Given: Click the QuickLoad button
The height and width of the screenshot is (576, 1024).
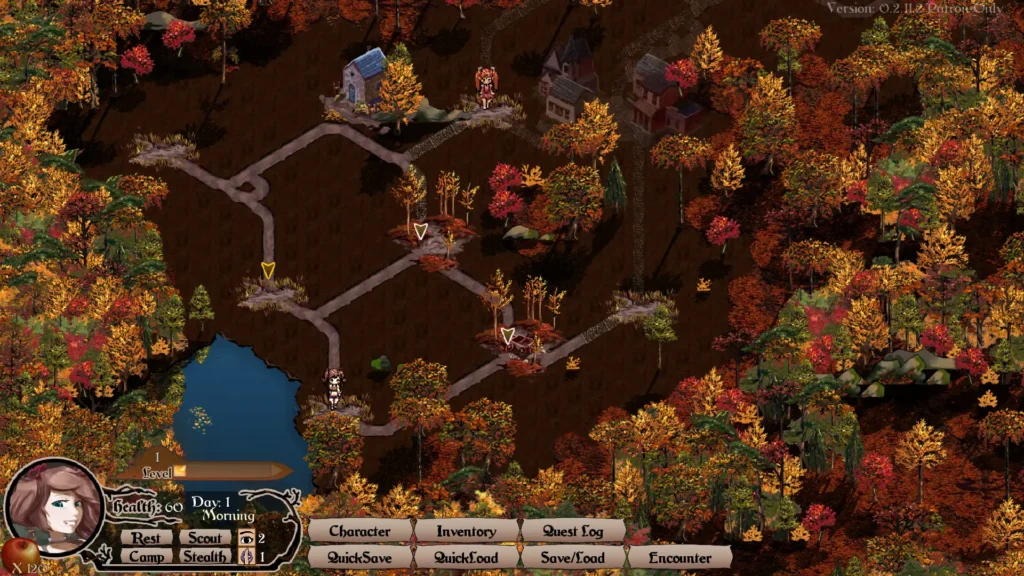Looking at the screenshot, I should click(x=466, y=557).
